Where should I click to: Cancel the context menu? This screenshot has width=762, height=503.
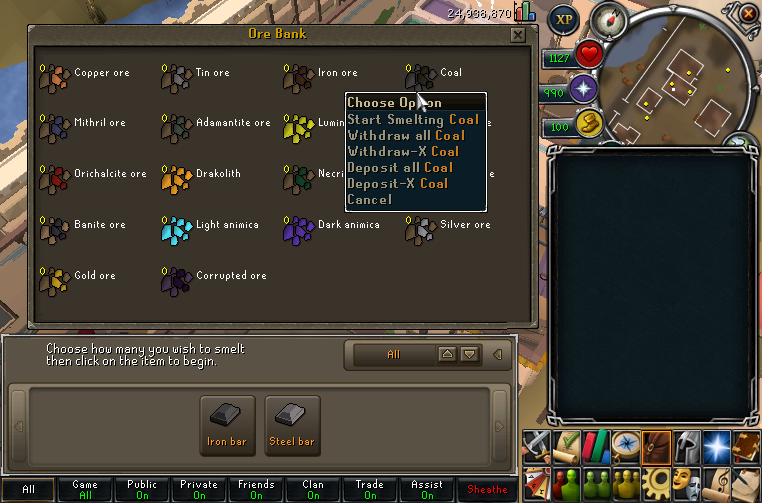[369, 199]
